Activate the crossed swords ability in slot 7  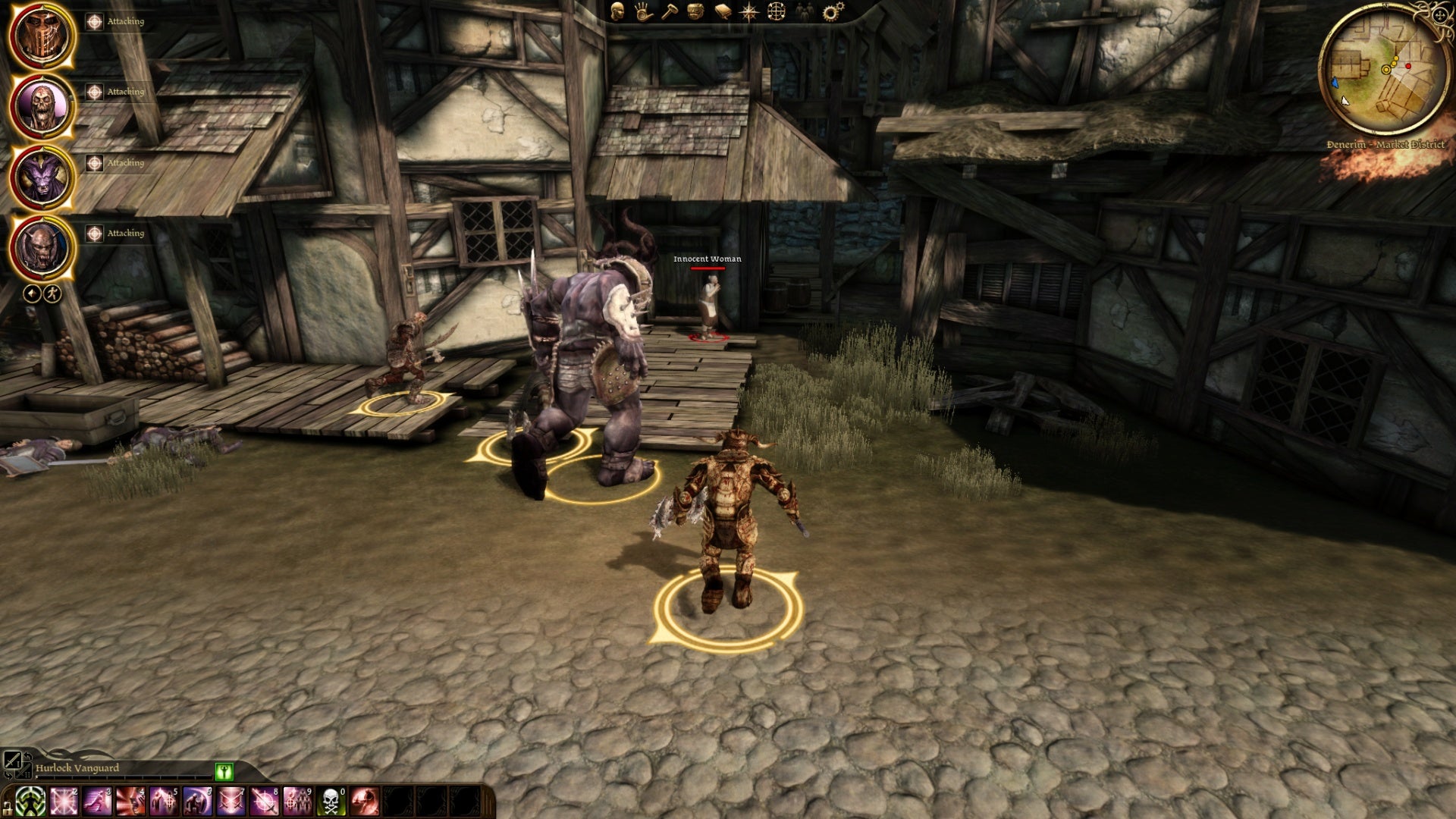click(231, 802)
